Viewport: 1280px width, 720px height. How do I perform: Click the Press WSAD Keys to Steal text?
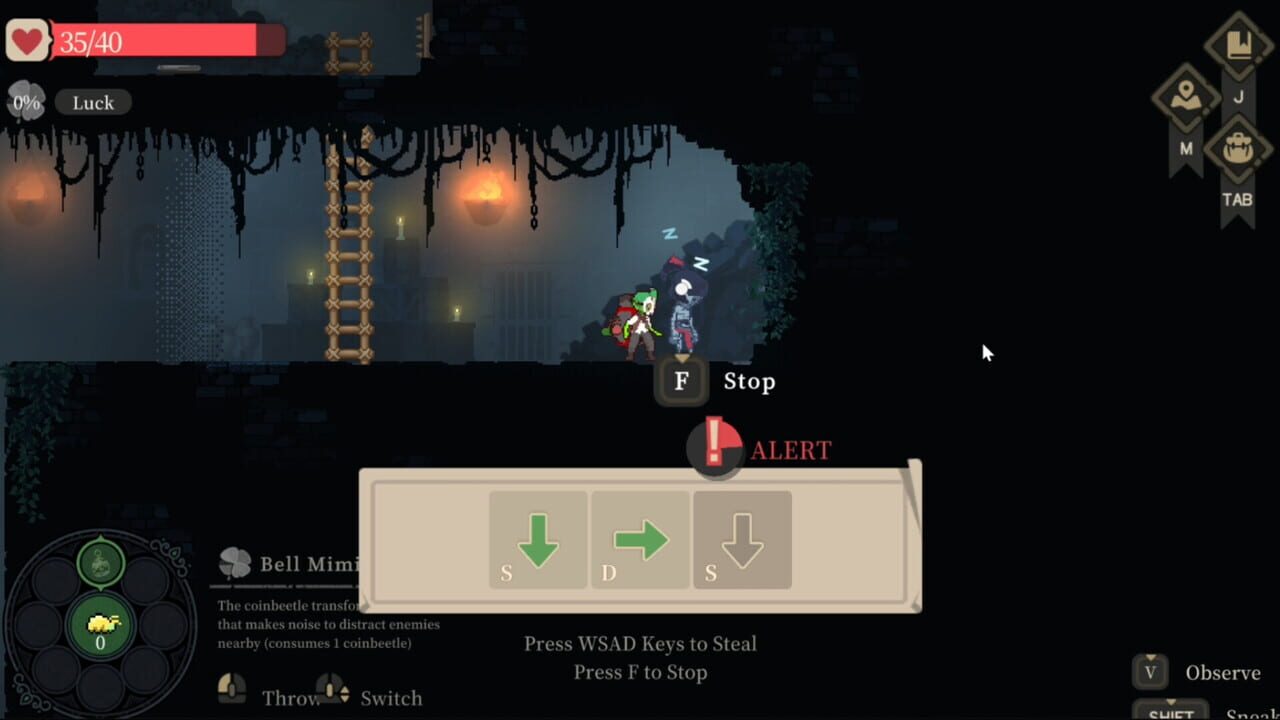640,643
